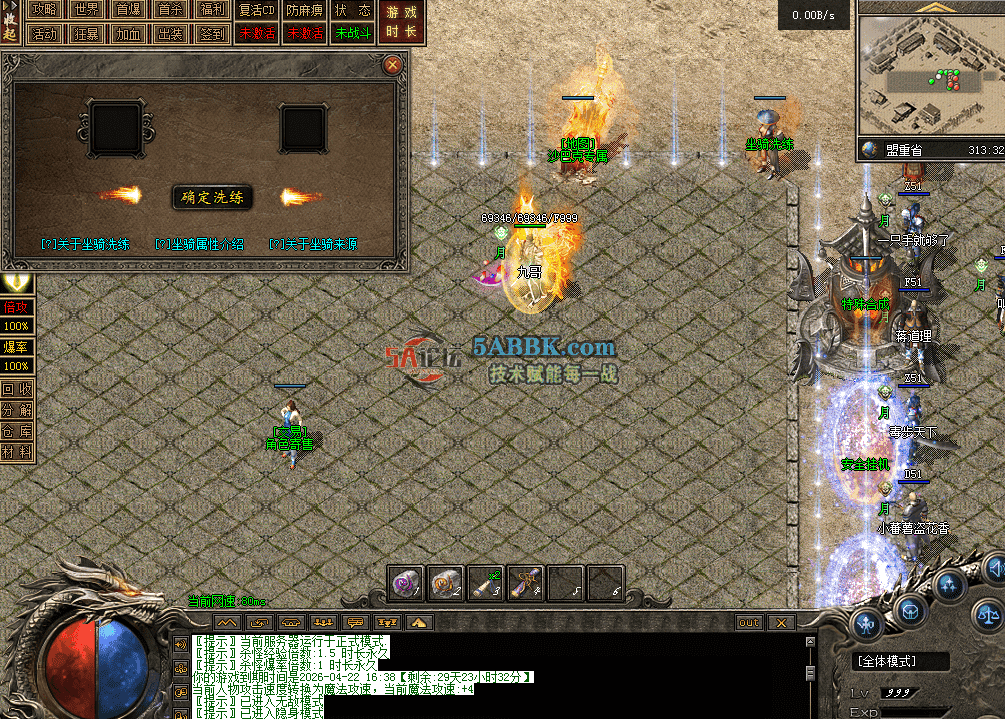Toggle the 全体模式 attack mode
1005x719 pixels.
(x=888, y=661)
